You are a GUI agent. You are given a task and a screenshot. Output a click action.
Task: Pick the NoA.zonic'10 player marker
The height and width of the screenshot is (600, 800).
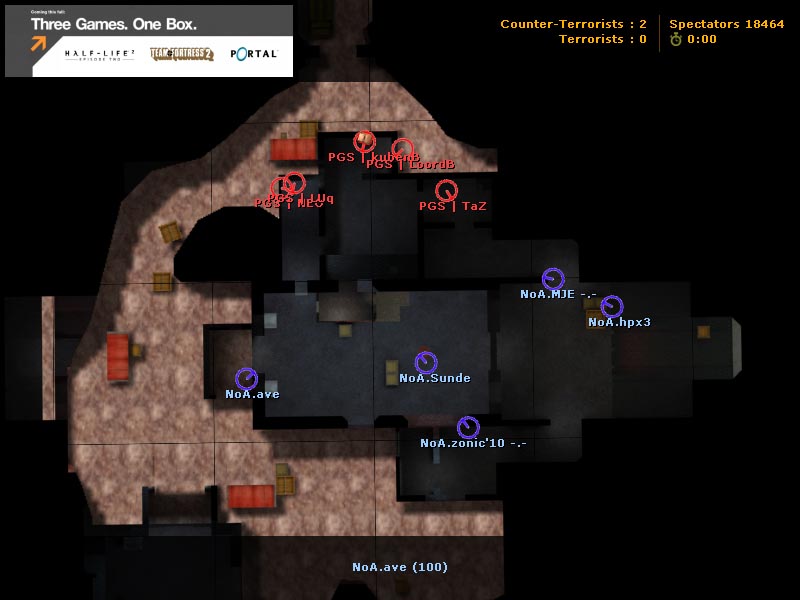click(467, 427)
